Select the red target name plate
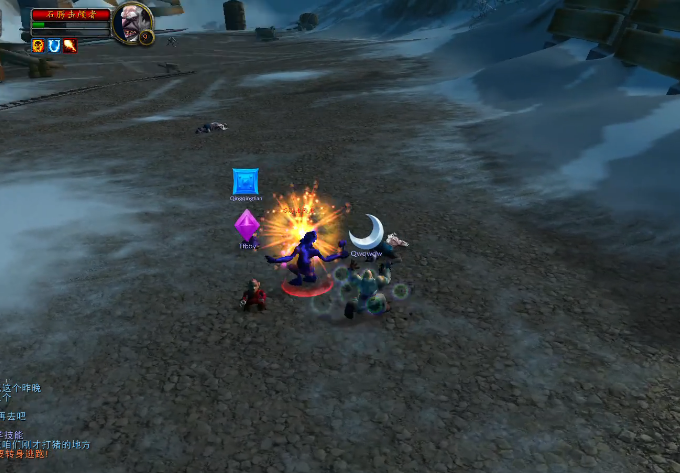 point(70,15)
